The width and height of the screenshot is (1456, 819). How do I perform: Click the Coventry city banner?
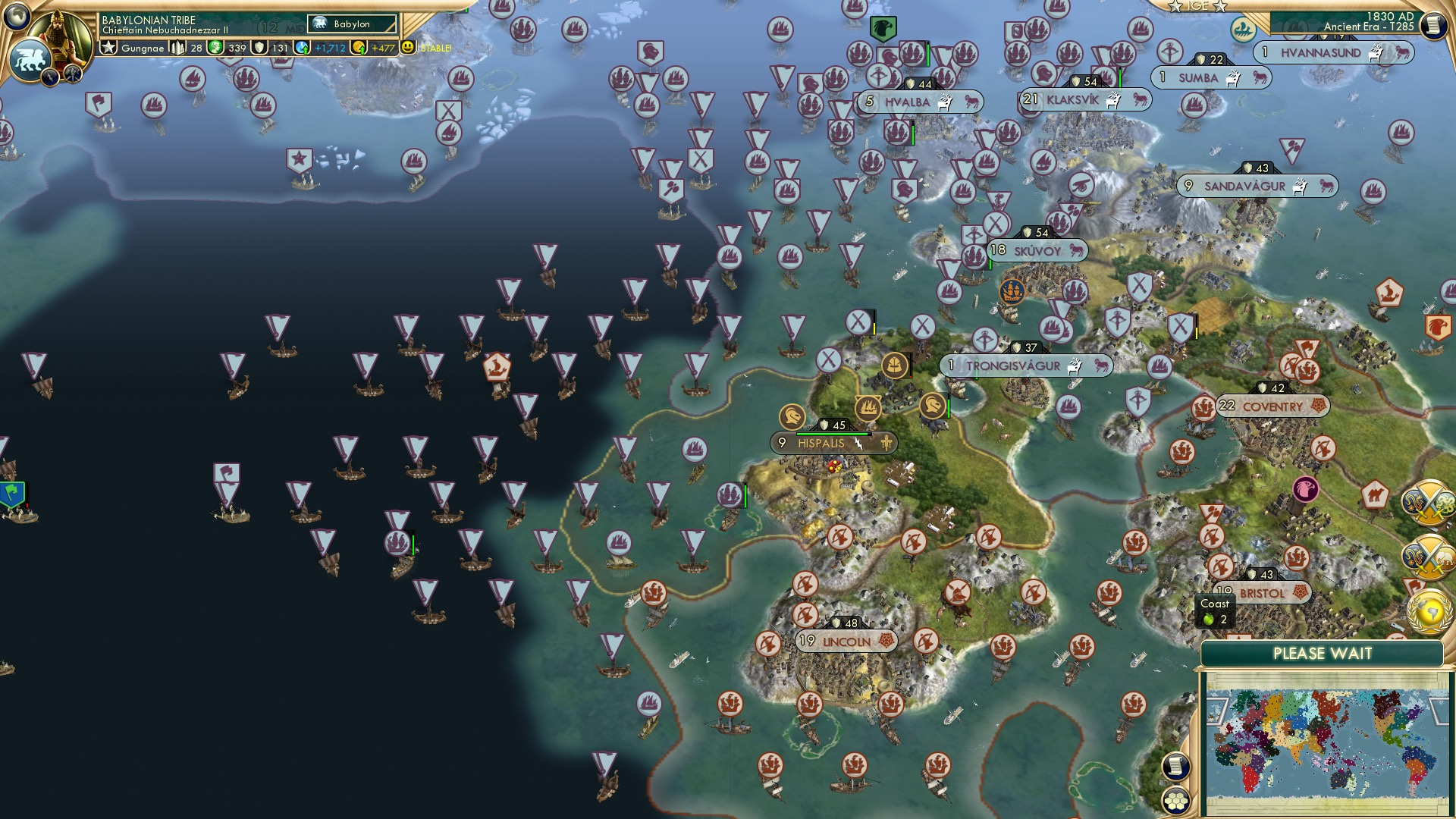1274,406
